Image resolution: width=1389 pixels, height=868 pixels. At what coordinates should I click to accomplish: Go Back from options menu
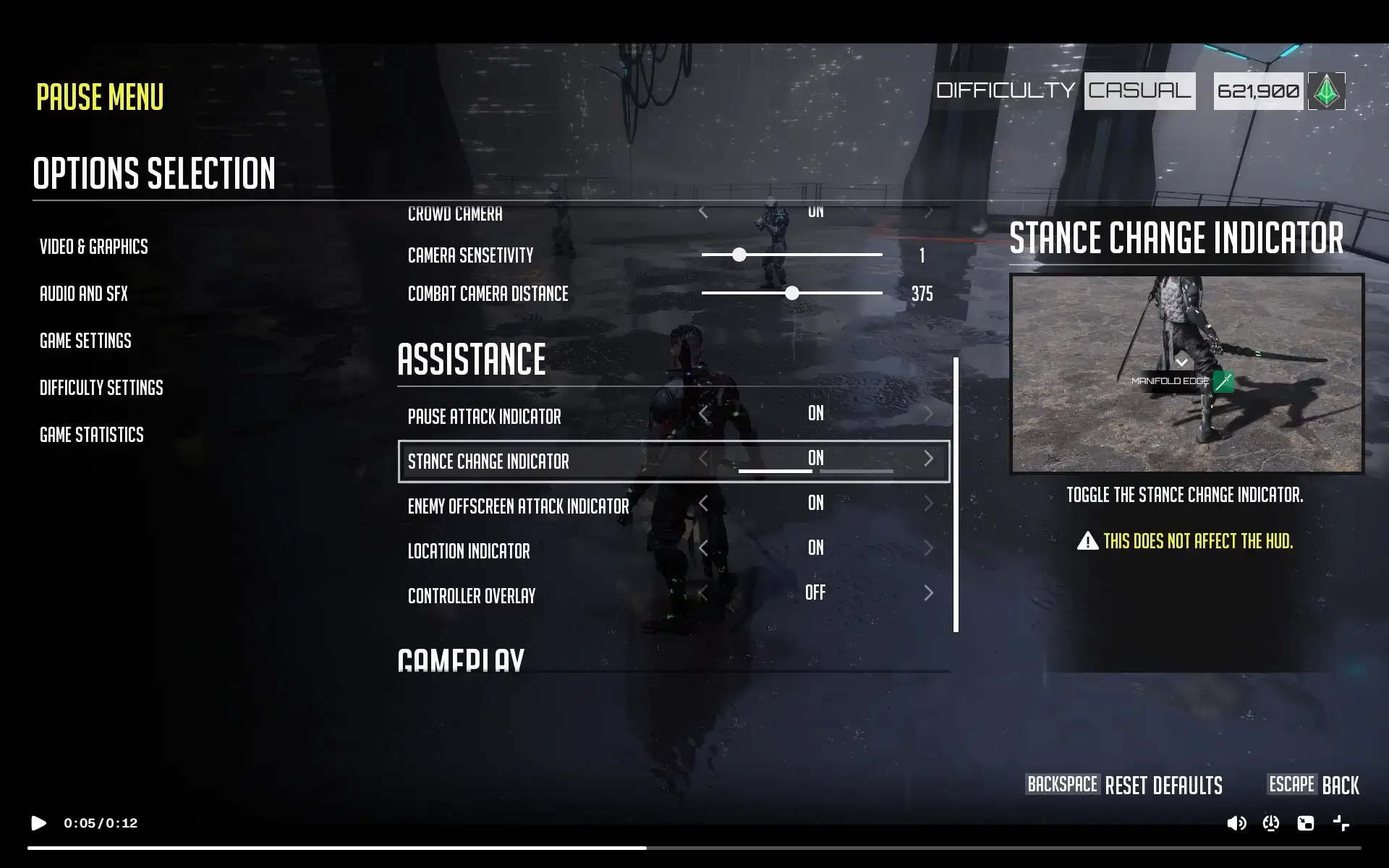(x=1340, y=786)
